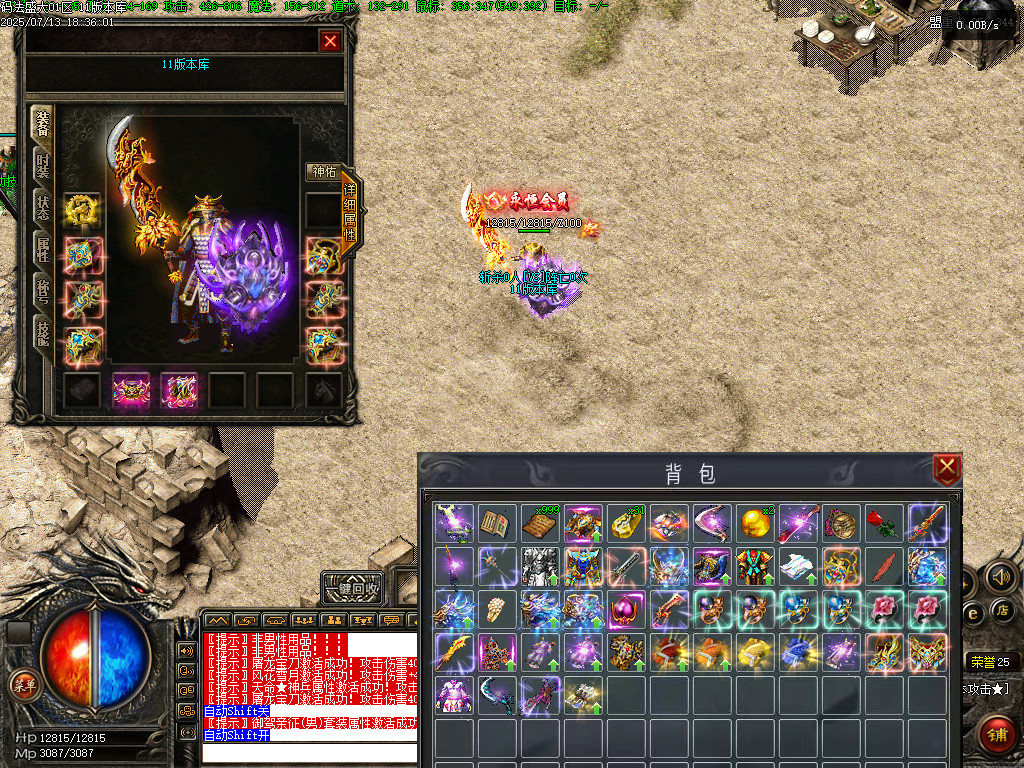The image size is (1024, 768).
Task: Open the 铺 shop button
Action: click(995, 733)
